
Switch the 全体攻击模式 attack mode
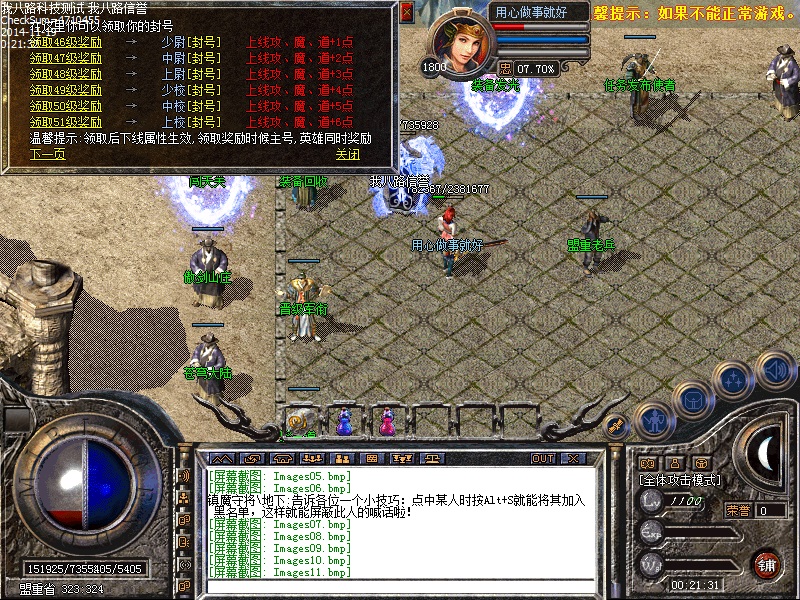coord(679,480)
